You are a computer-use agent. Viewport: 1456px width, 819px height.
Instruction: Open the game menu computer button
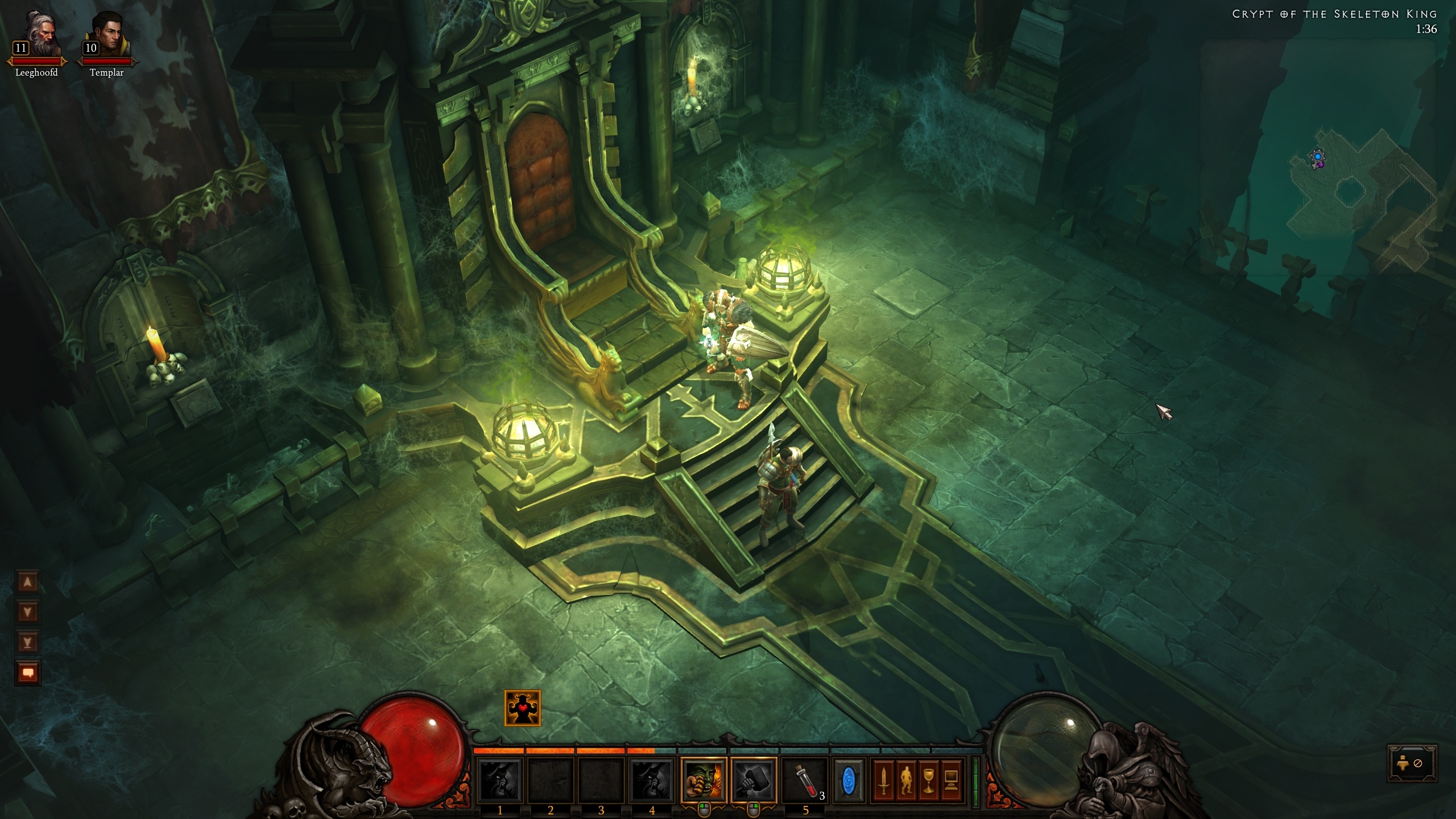(950, 780)
